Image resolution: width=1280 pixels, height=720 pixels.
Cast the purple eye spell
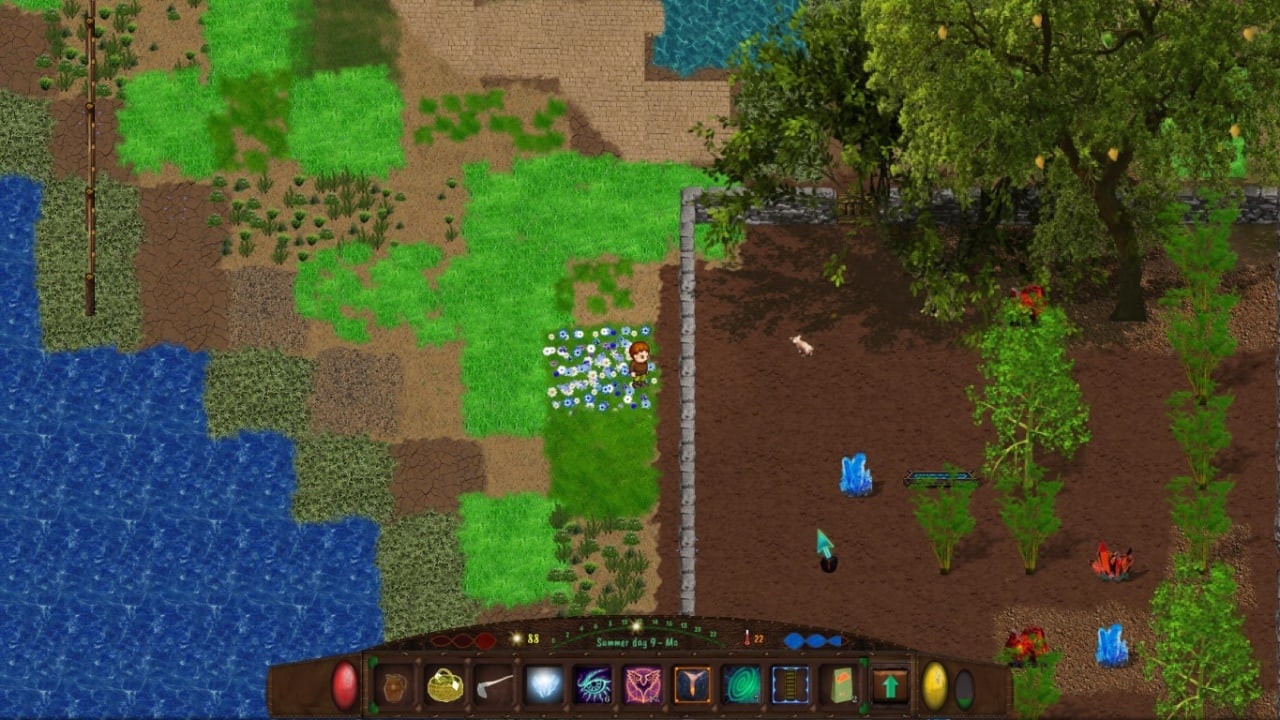[593, 686]
